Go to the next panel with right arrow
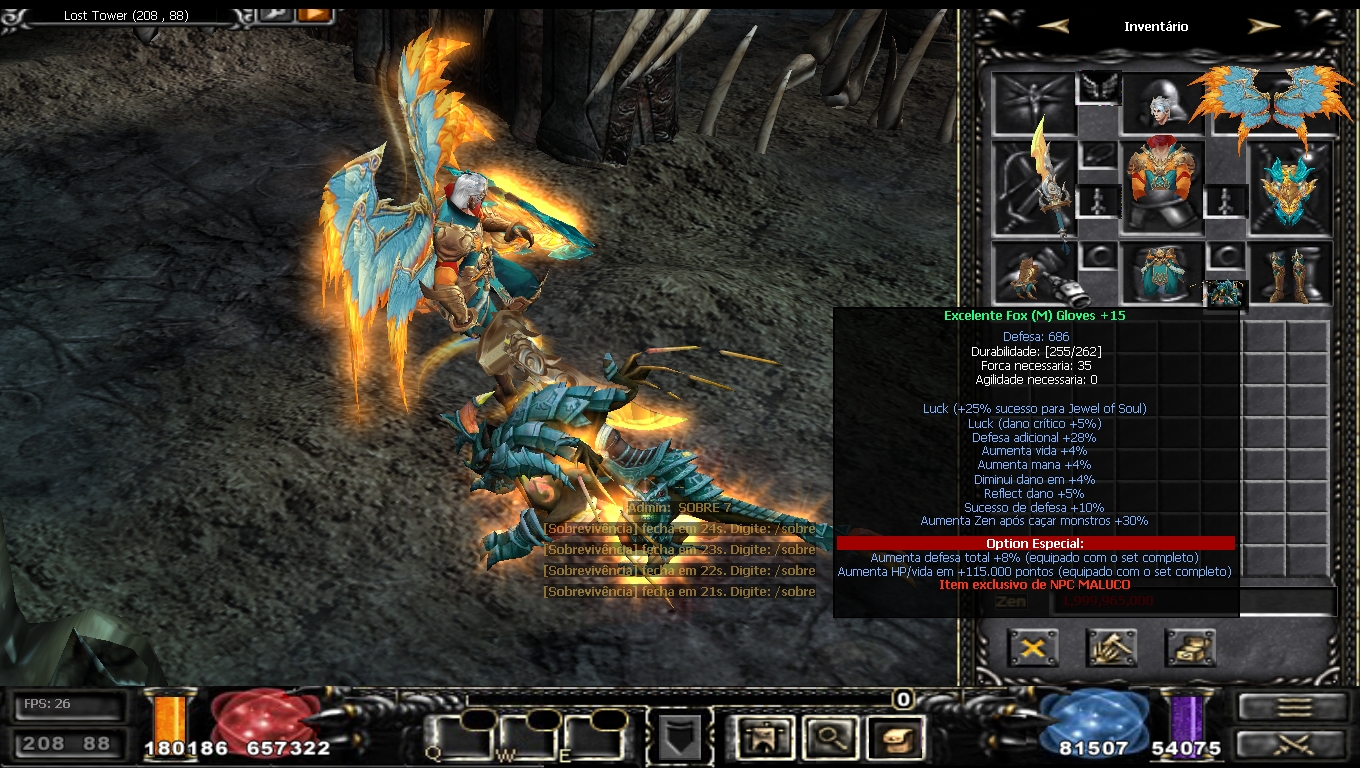1360x768 pixels. (1264, 27)
